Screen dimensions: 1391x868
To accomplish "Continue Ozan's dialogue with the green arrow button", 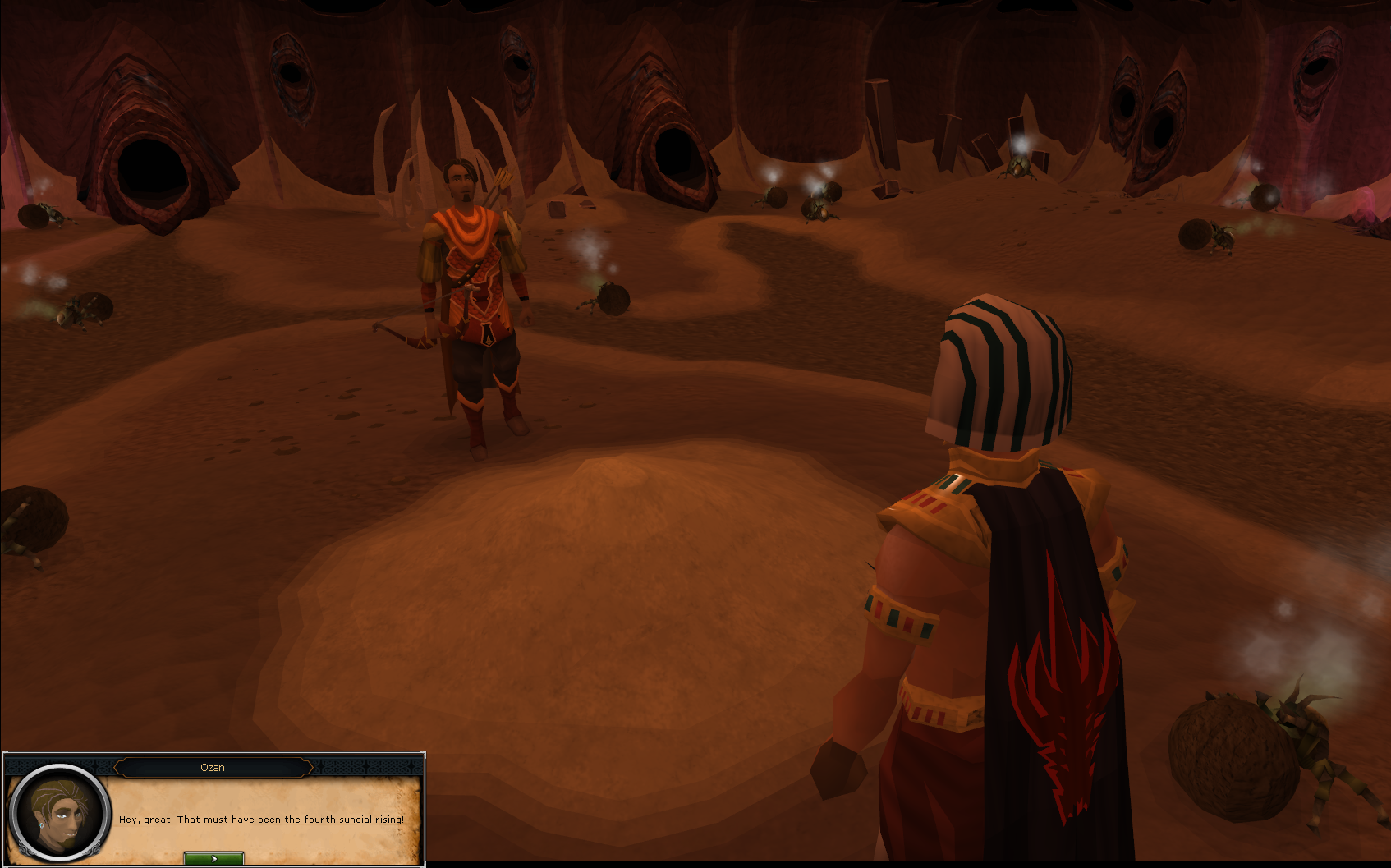I will click(x=213, y=858).
